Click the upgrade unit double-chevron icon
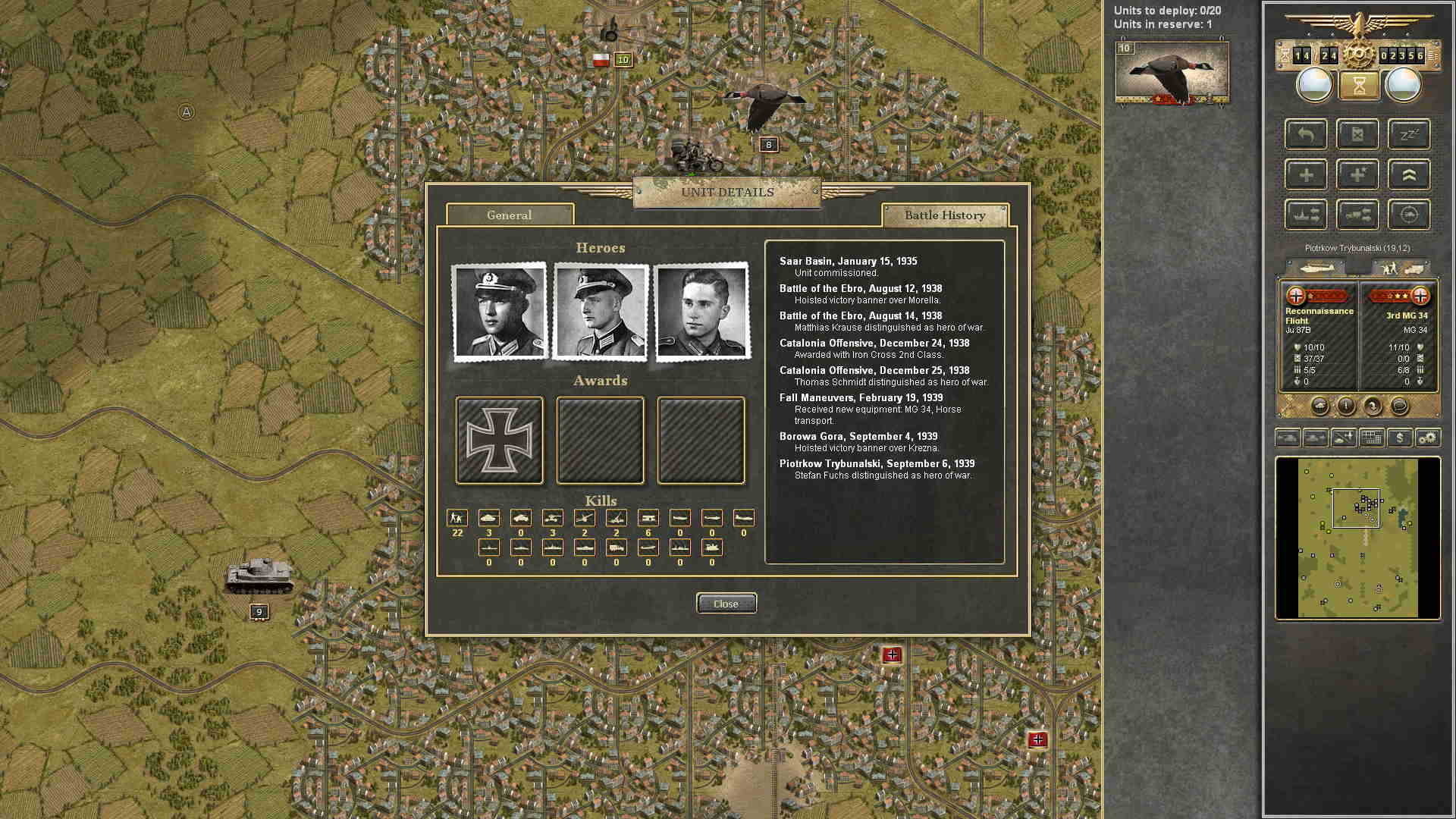The height and width of the screenshot is (819, 1456). point(1409,174)
